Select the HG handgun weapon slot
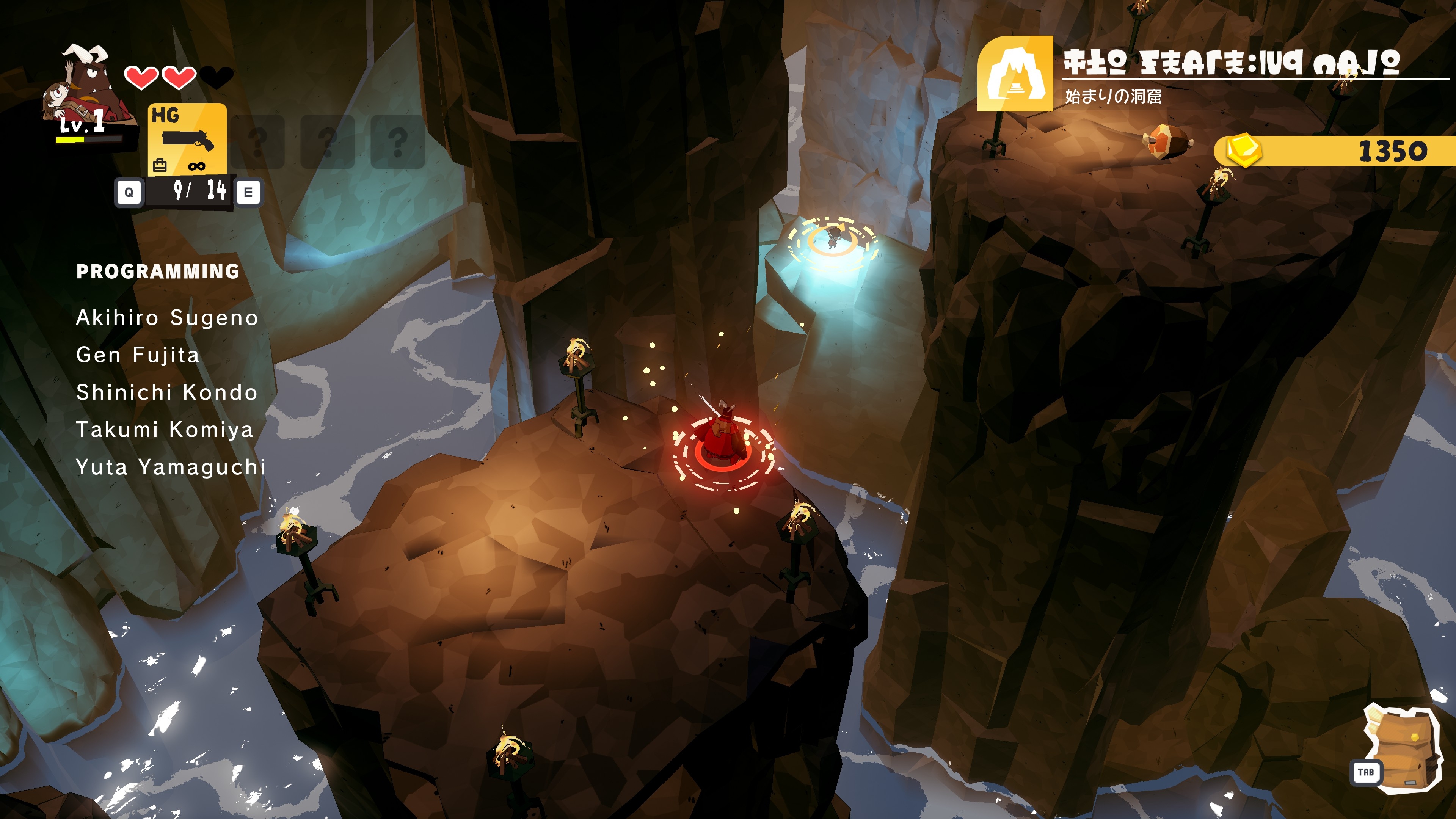The width and height of the screenshot is (1456, 819). click(x=187, y=139)
